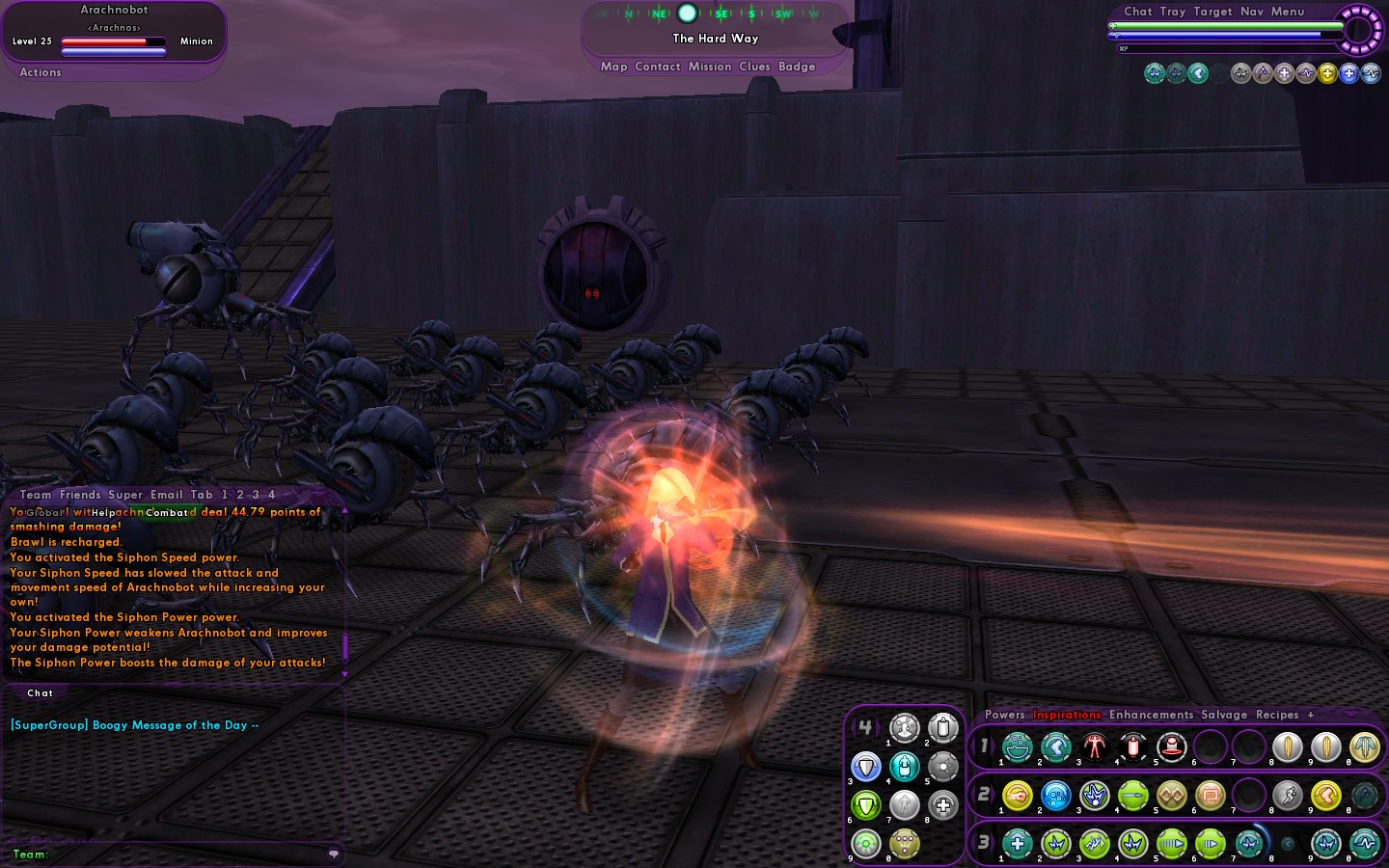1389x868 pixels.
Task: Switch to the Team chat tab
Action: [36, 495]
